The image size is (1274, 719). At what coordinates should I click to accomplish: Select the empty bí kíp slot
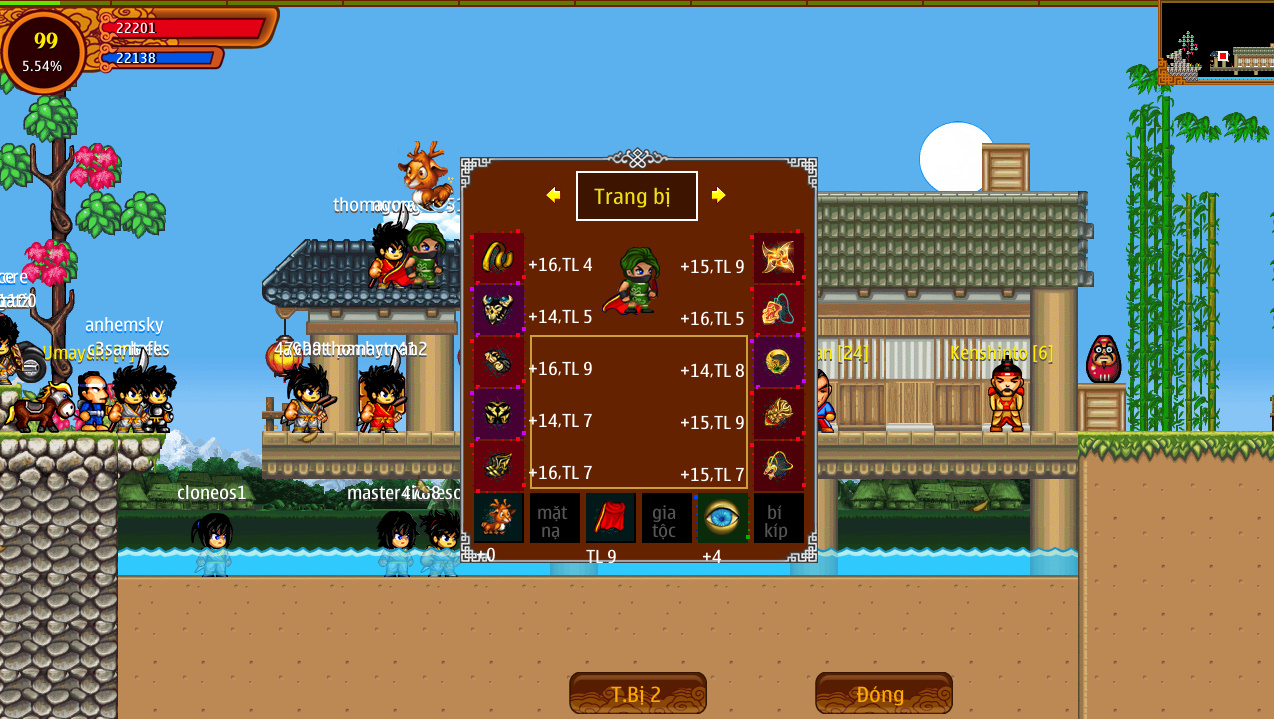click(778, 518)
